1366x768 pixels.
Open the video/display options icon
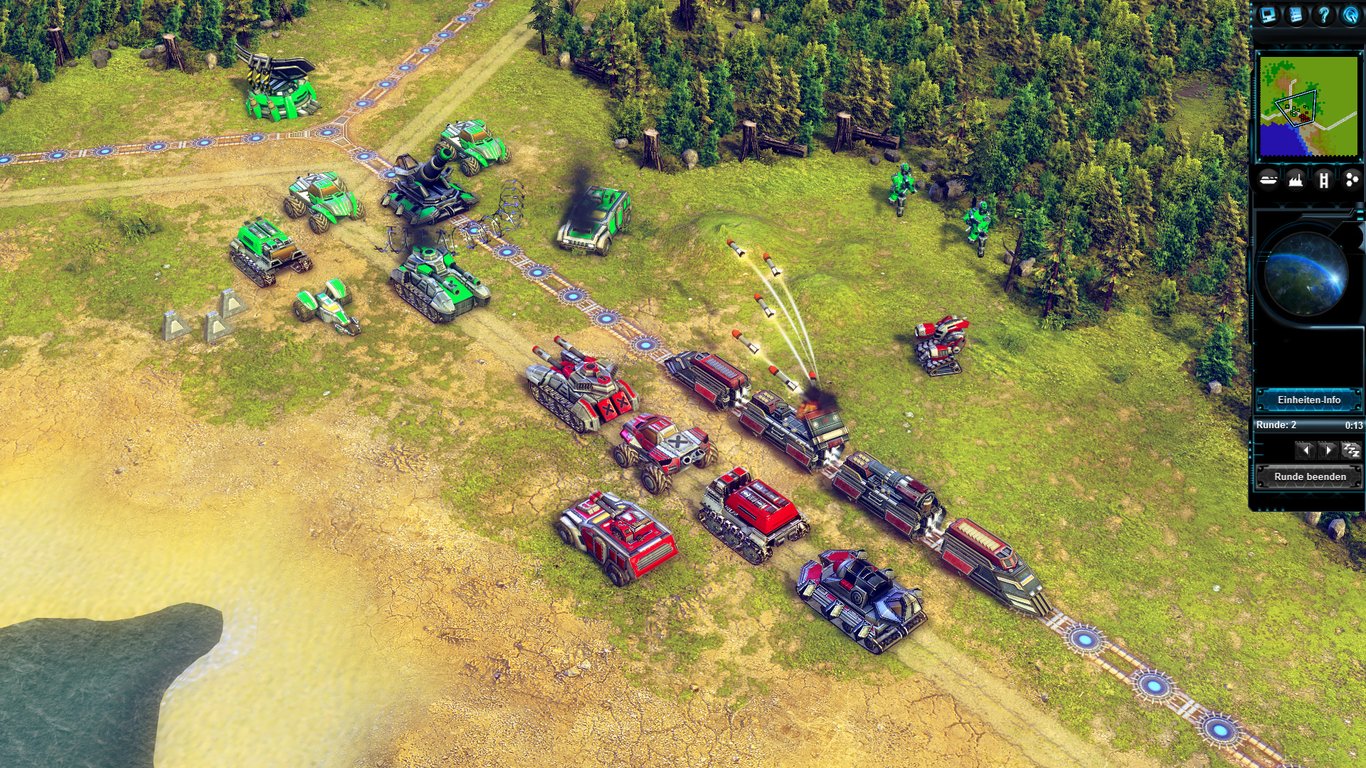click(x=1269, y=16)
